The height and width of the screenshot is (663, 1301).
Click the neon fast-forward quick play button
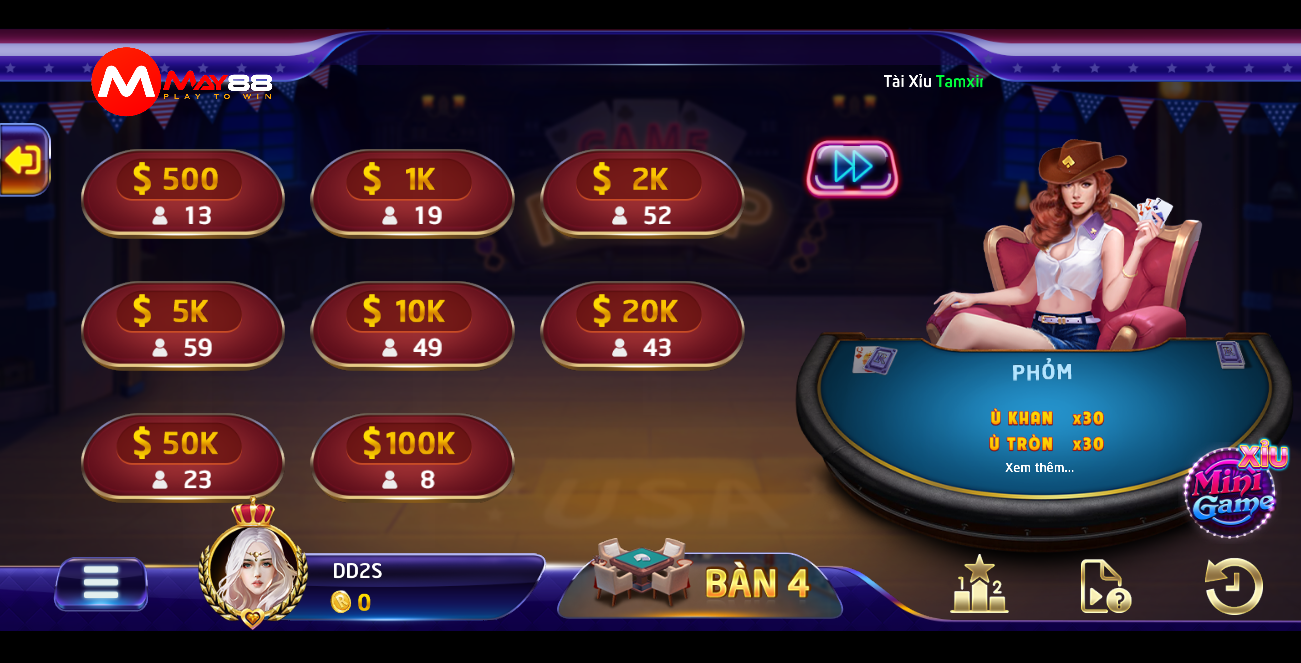(852, 168)
